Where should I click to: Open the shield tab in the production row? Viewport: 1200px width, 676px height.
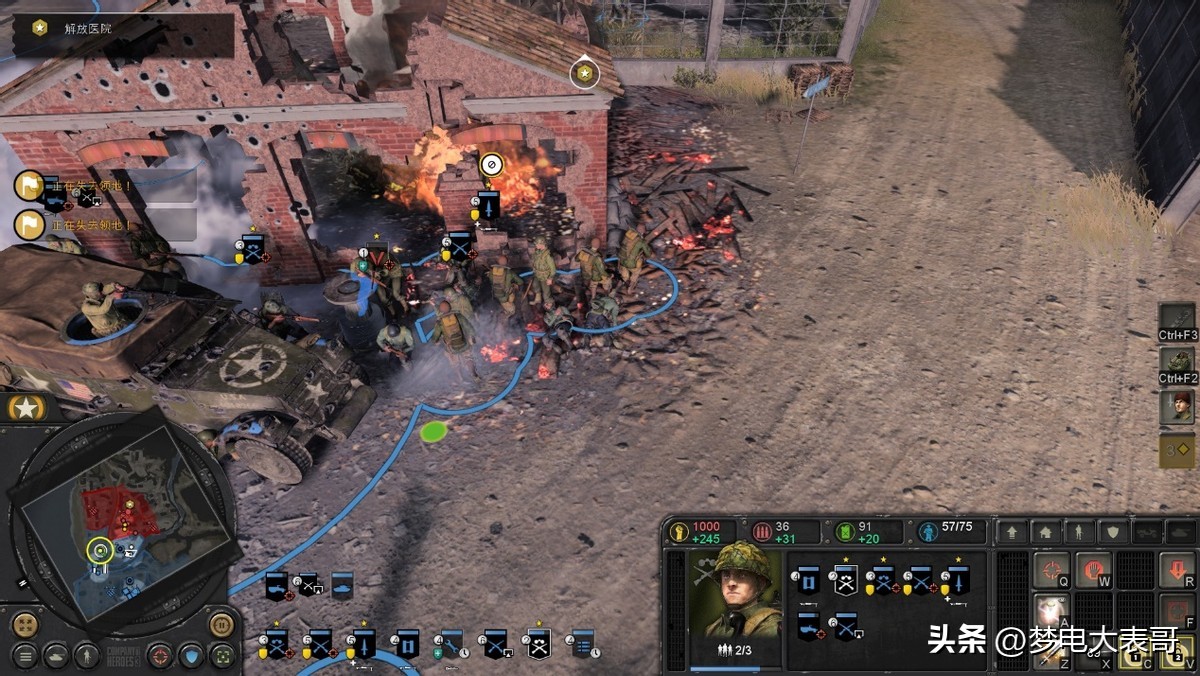[1111, 533]
